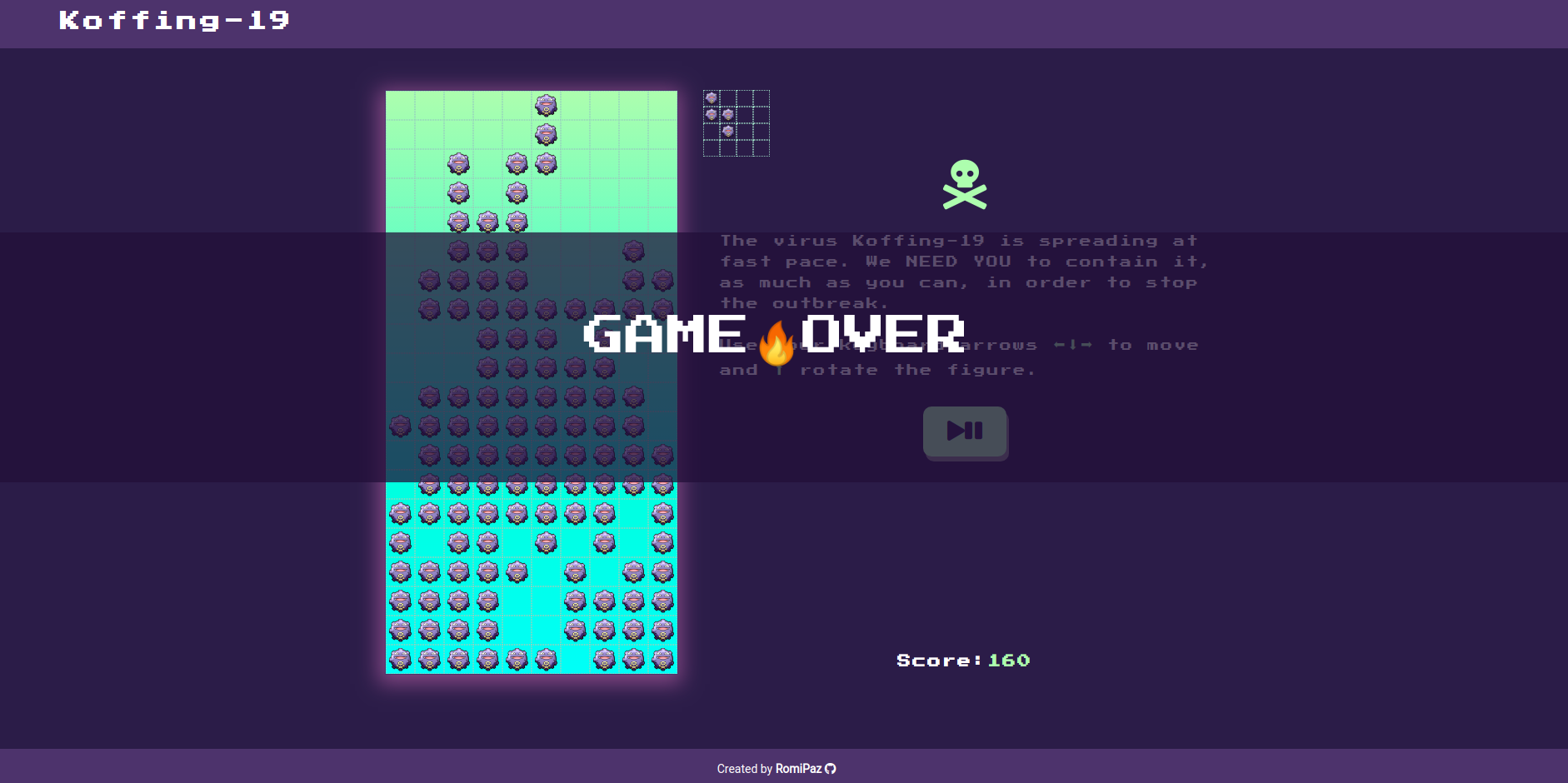The image size is (1568, 783).
Task: Click the Koffing in the preview grid's middle row
Action: 729,114
